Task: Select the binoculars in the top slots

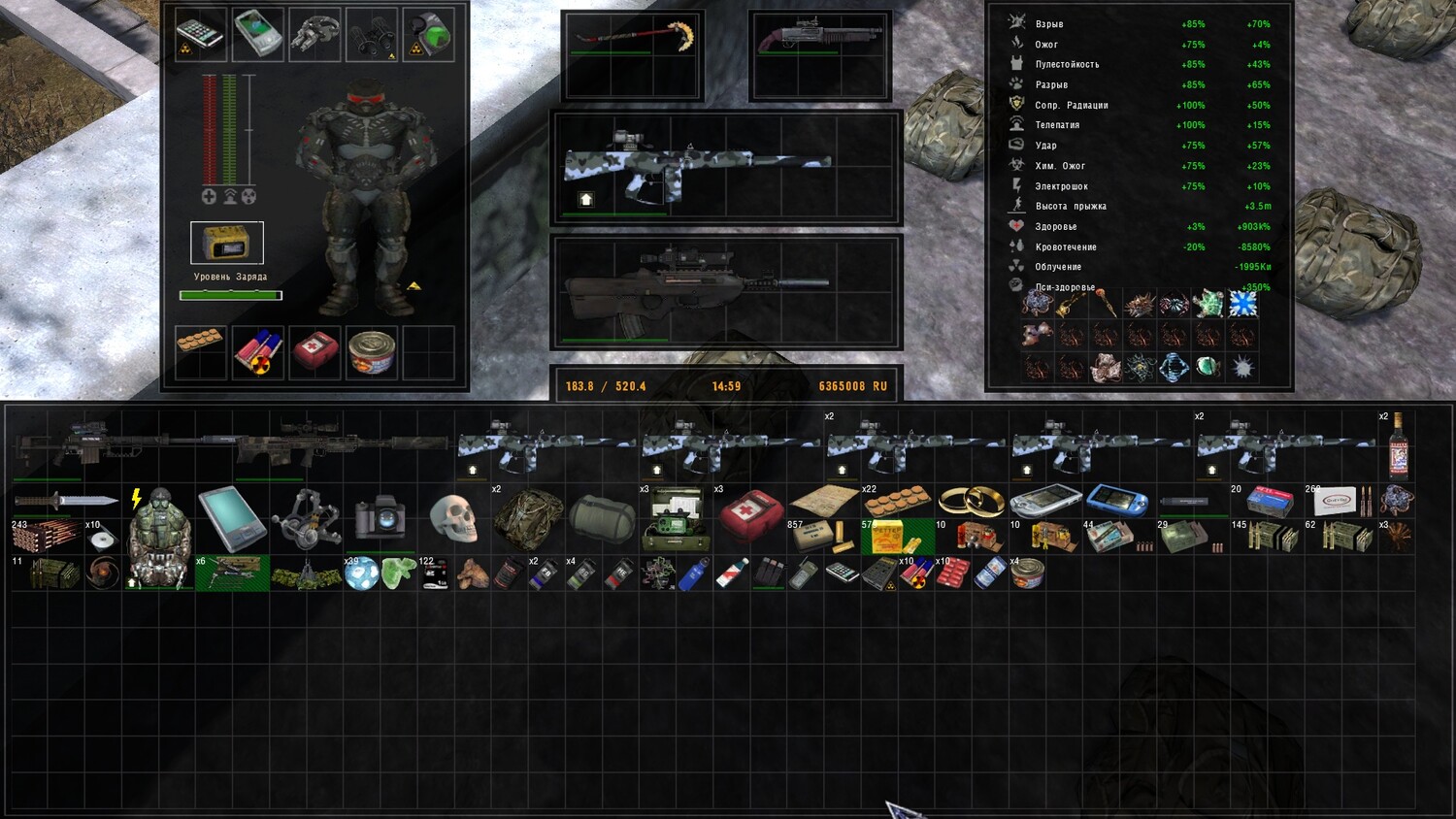Action: tap(371, 34)
